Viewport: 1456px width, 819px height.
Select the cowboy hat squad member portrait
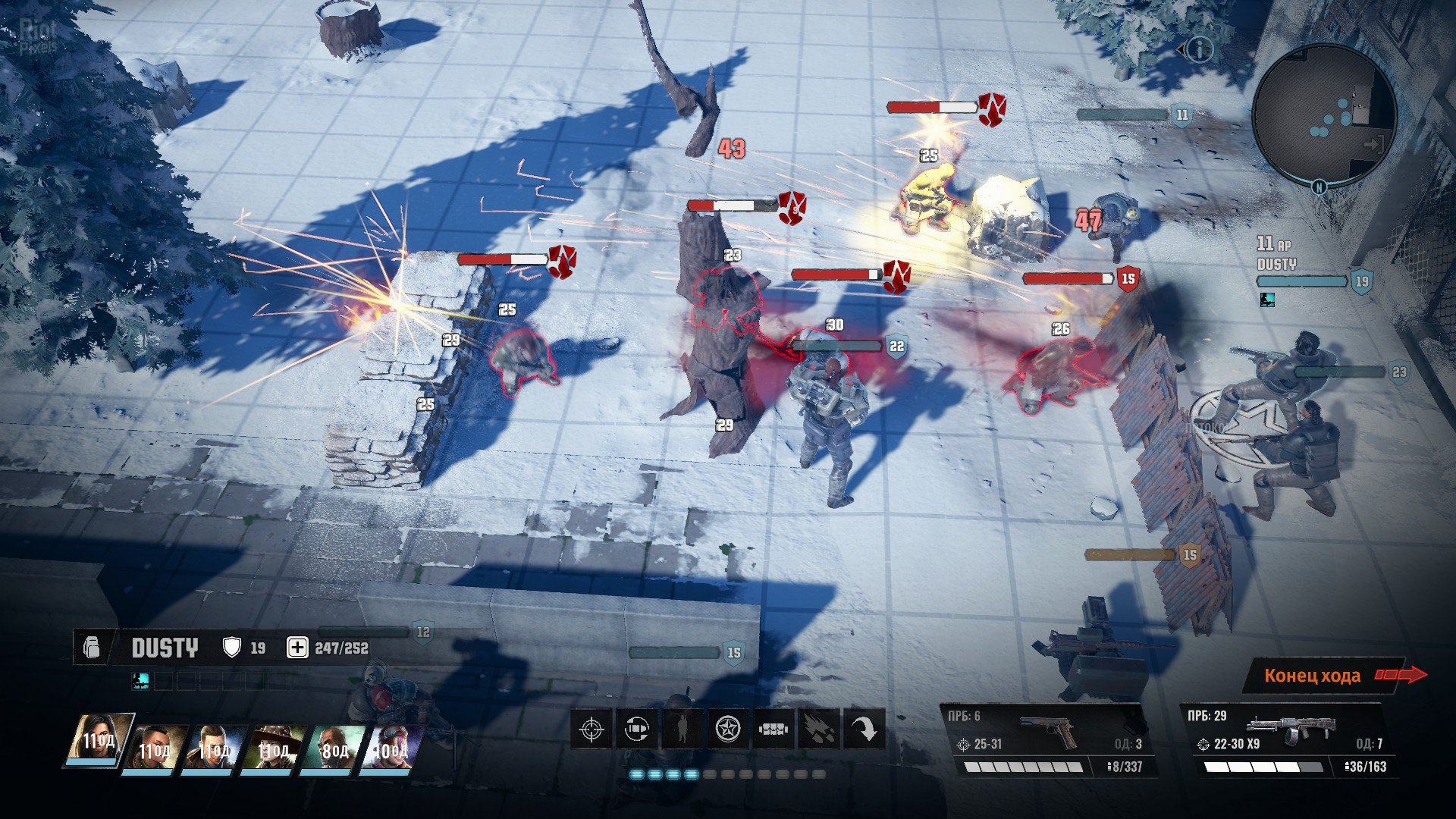(x=275, y=748)
